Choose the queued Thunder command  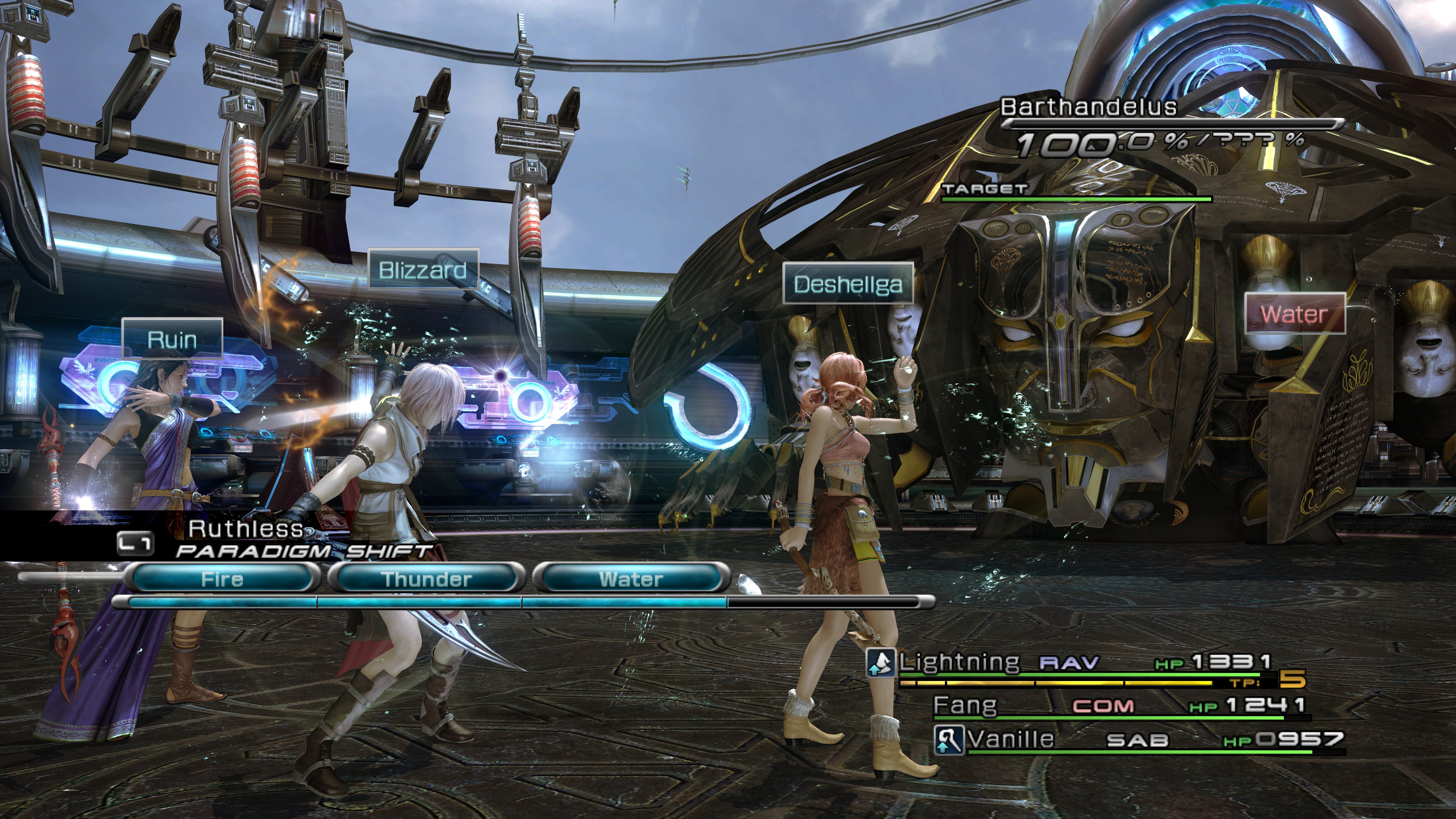click(x=427, y=579)
